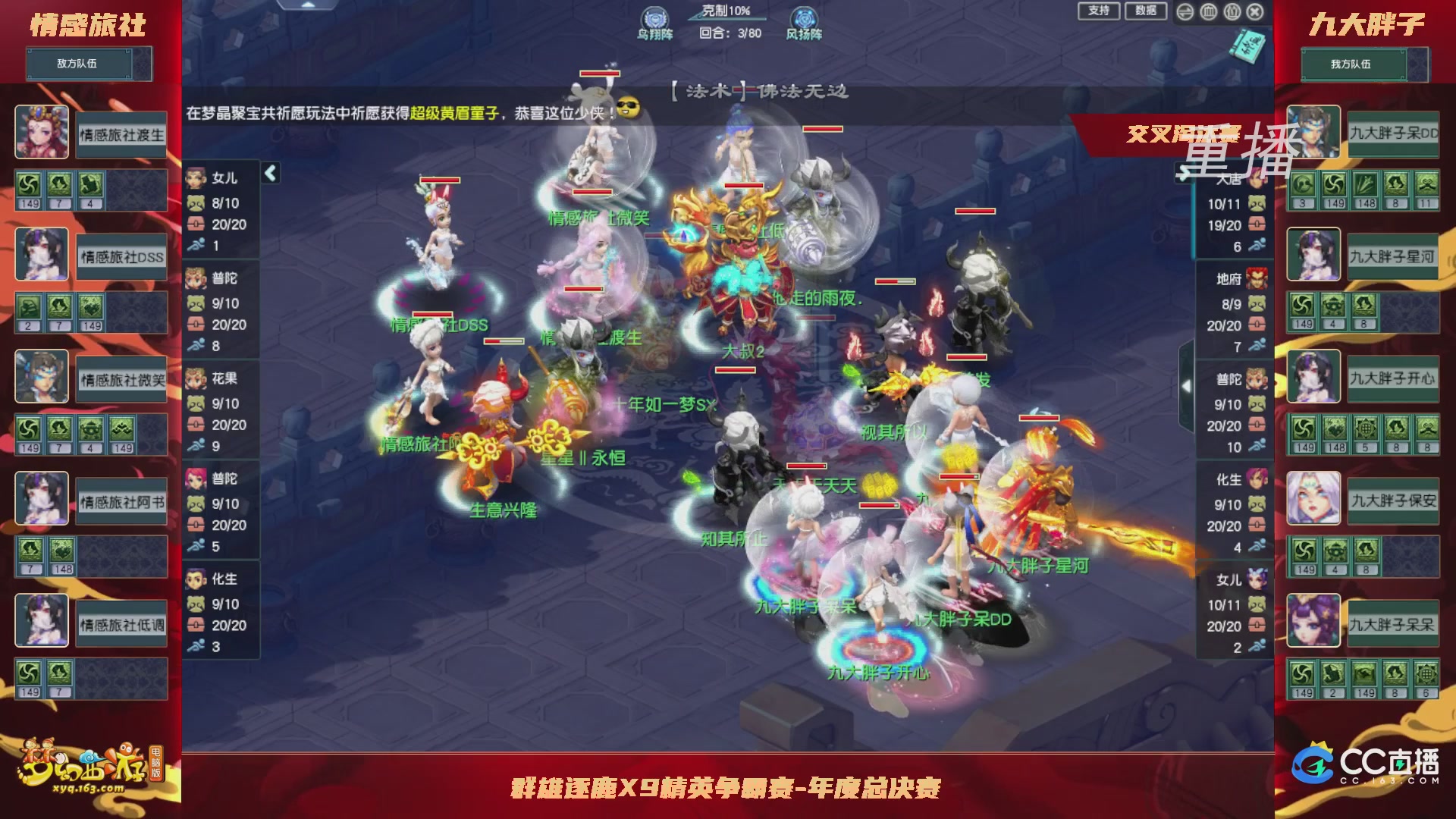Click the white triangle arrow on right panel edge
The height and width of the screenshot is (819, 1456).
[x=1186, y=385]
